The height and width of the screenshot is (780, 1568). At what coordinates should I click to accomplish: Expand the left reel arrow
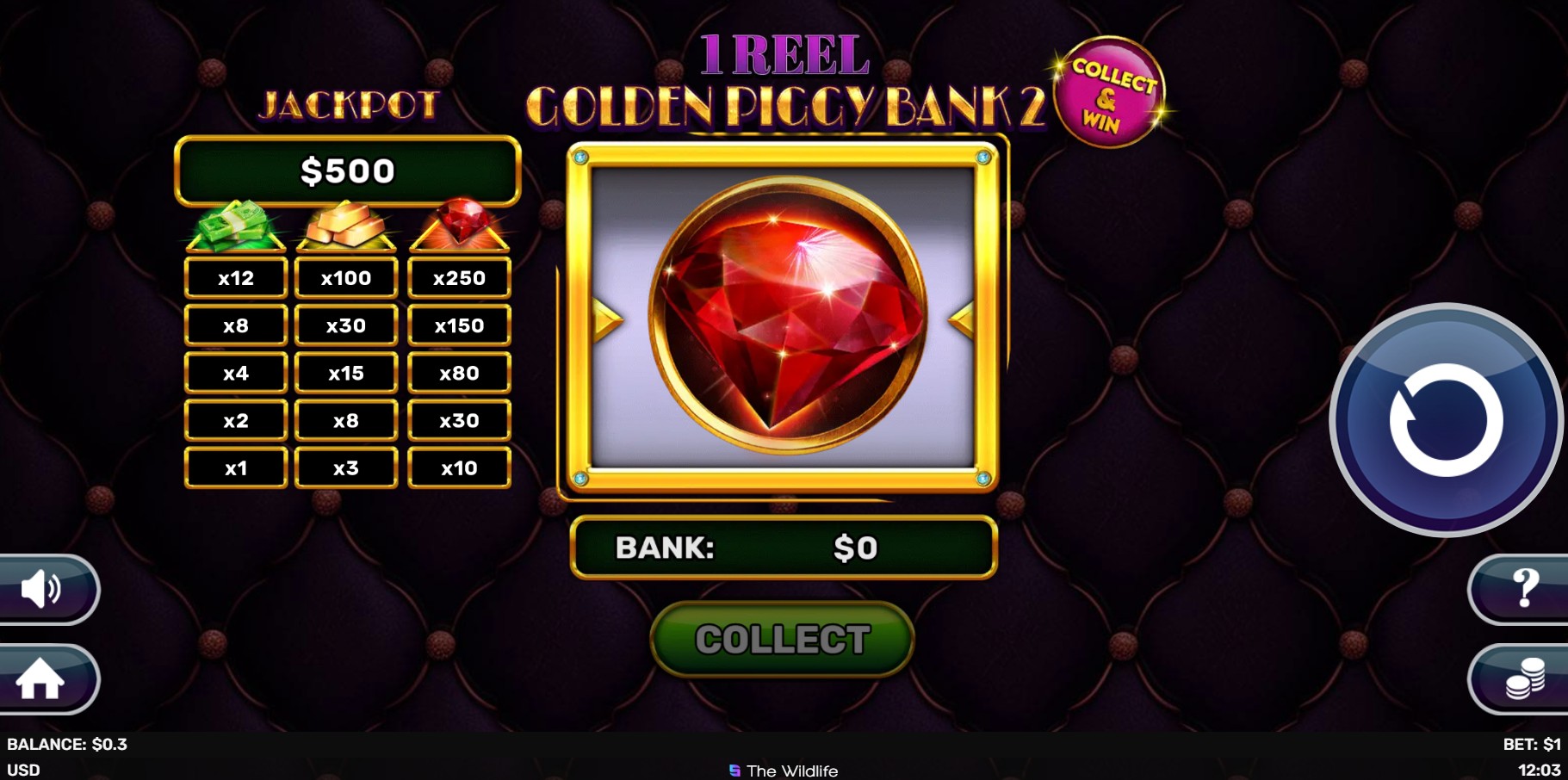point(605,319)
